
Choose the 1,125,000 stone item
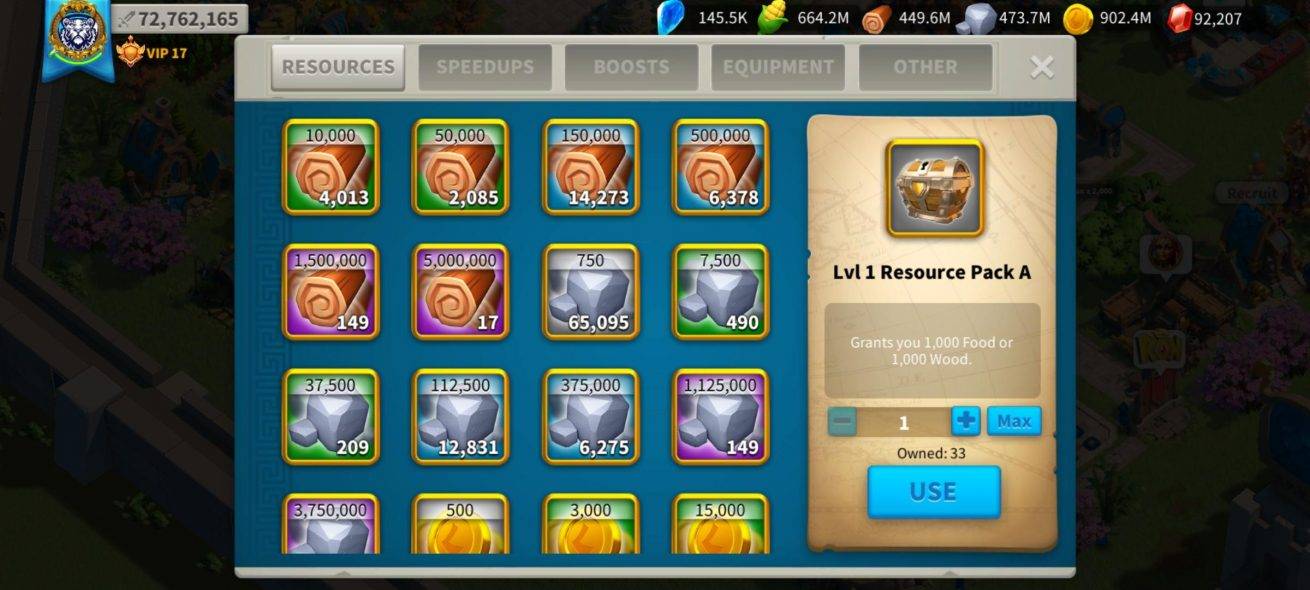[x=721, y=417]
